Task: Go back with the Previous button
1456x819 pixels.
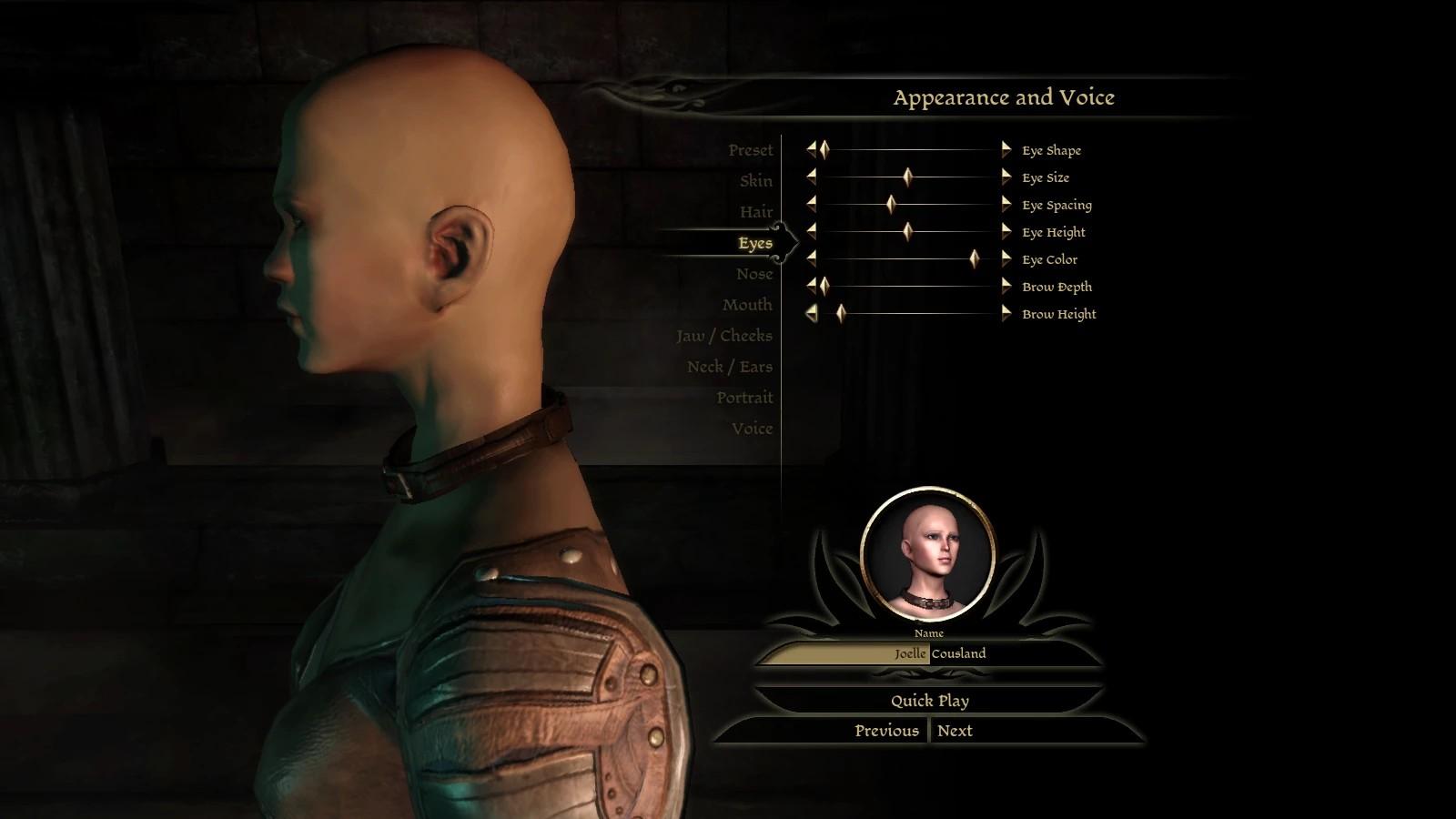Action: (x=886, y=731)
